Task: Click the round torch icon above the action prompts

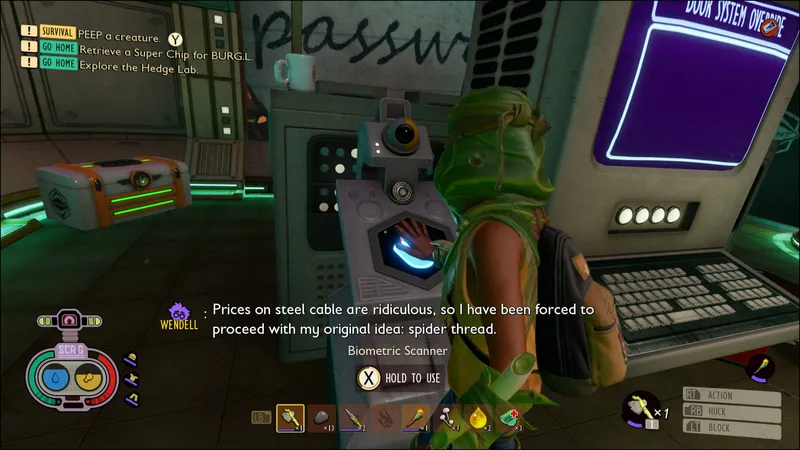Action: pos(762,367)
